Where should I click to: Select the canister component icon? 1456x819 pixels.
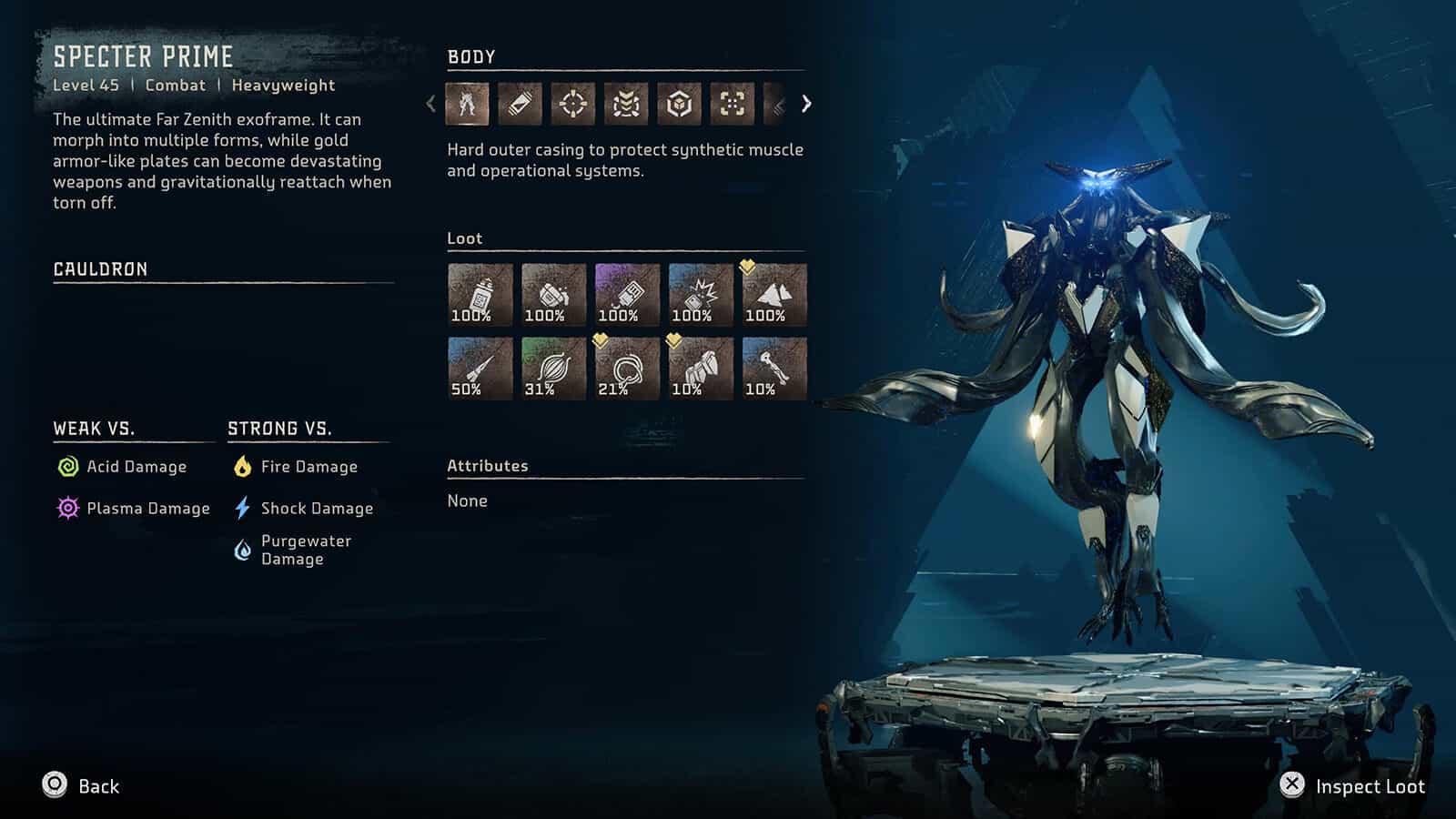520,104
